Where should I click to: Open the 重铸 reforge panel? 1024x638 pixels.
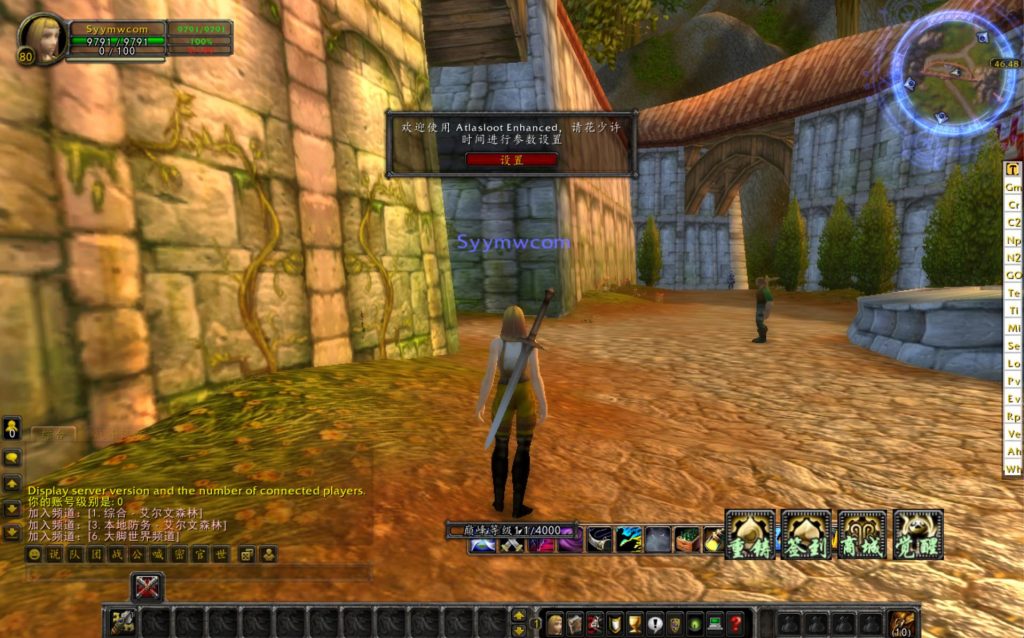[x=750, y=535]
